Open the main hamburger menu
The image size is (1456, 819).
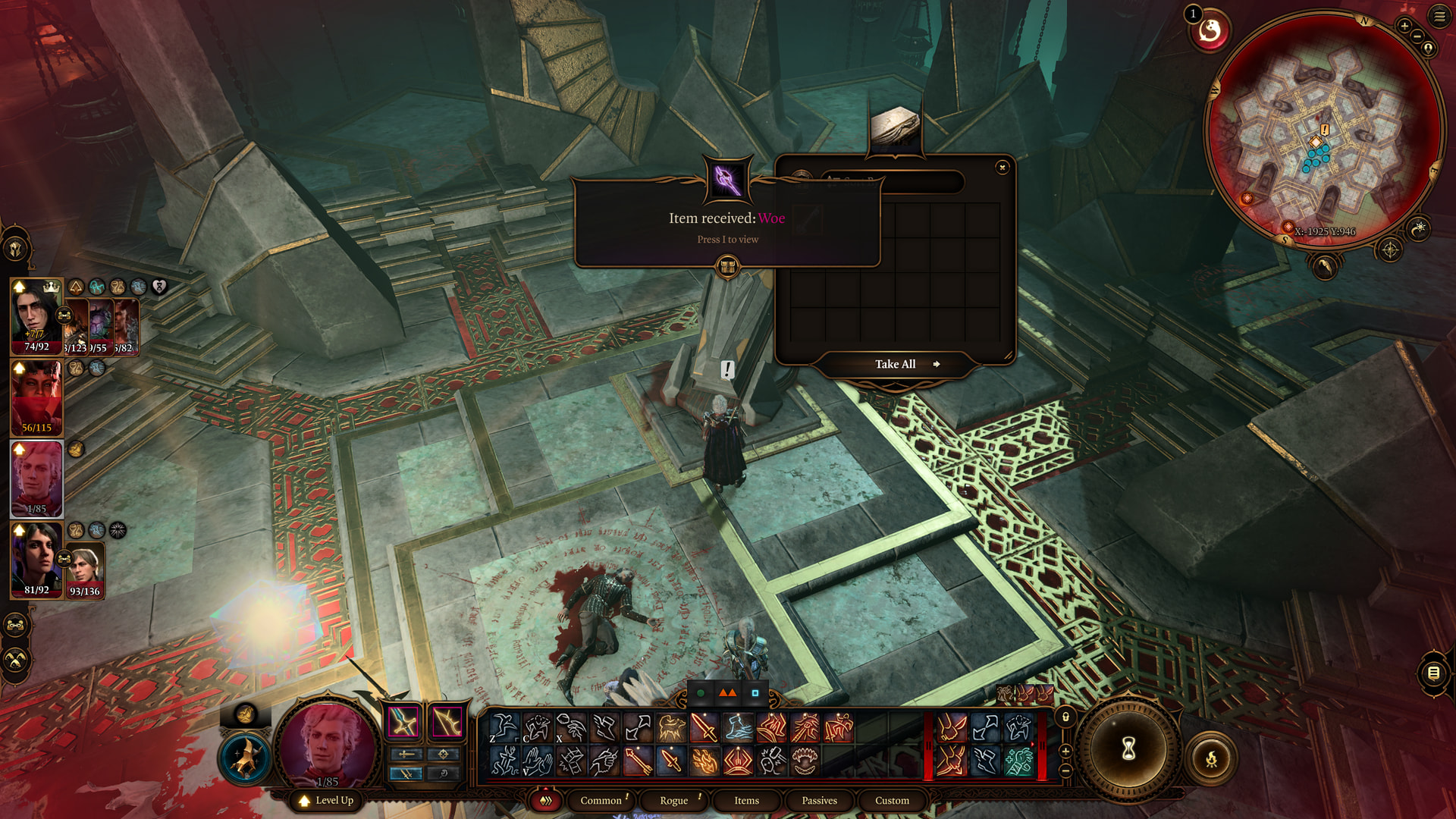point(1439,17)
